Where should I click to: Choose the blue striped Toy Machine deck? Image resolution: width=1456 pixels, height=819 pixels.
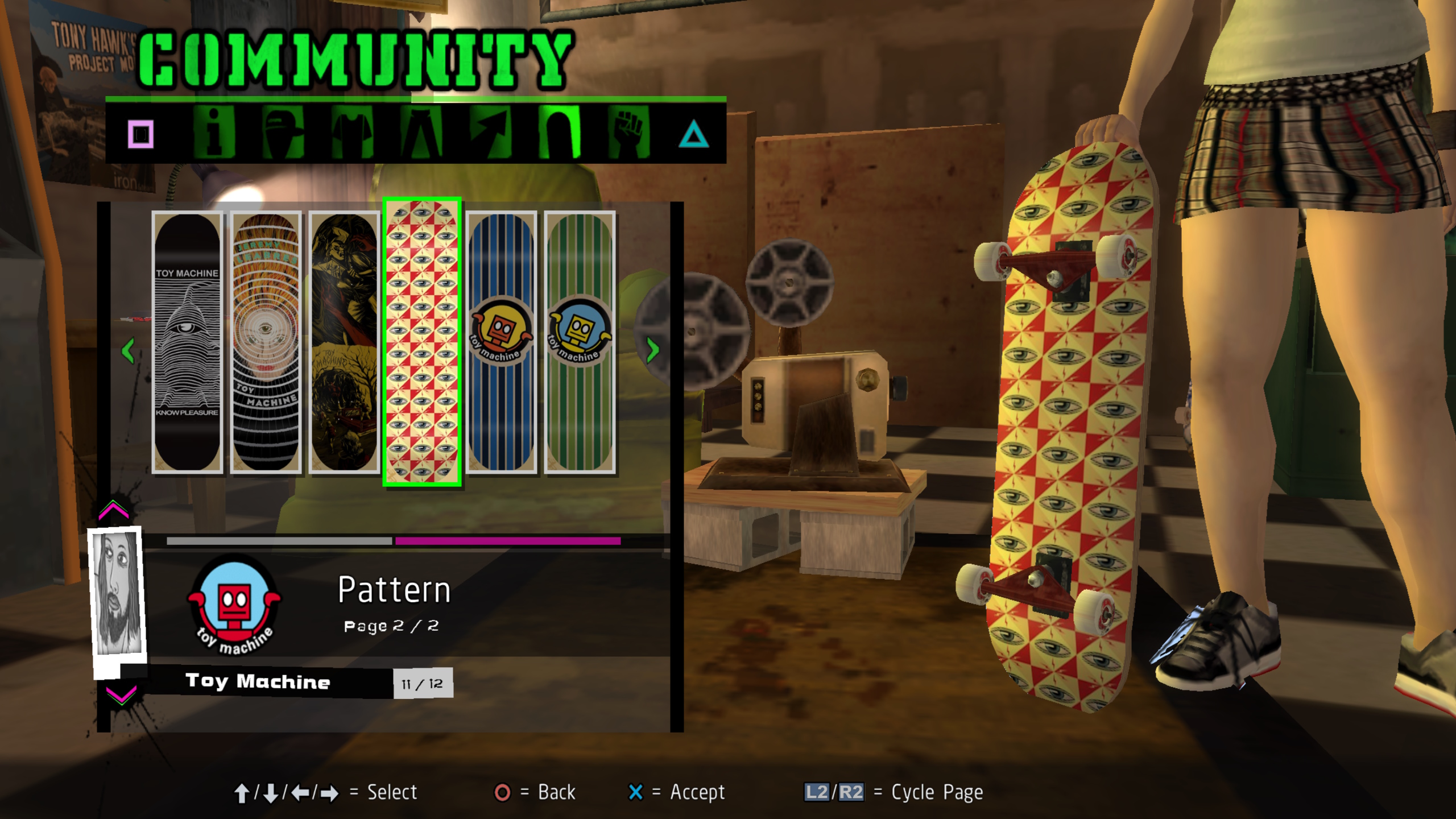tap(501, 342)
